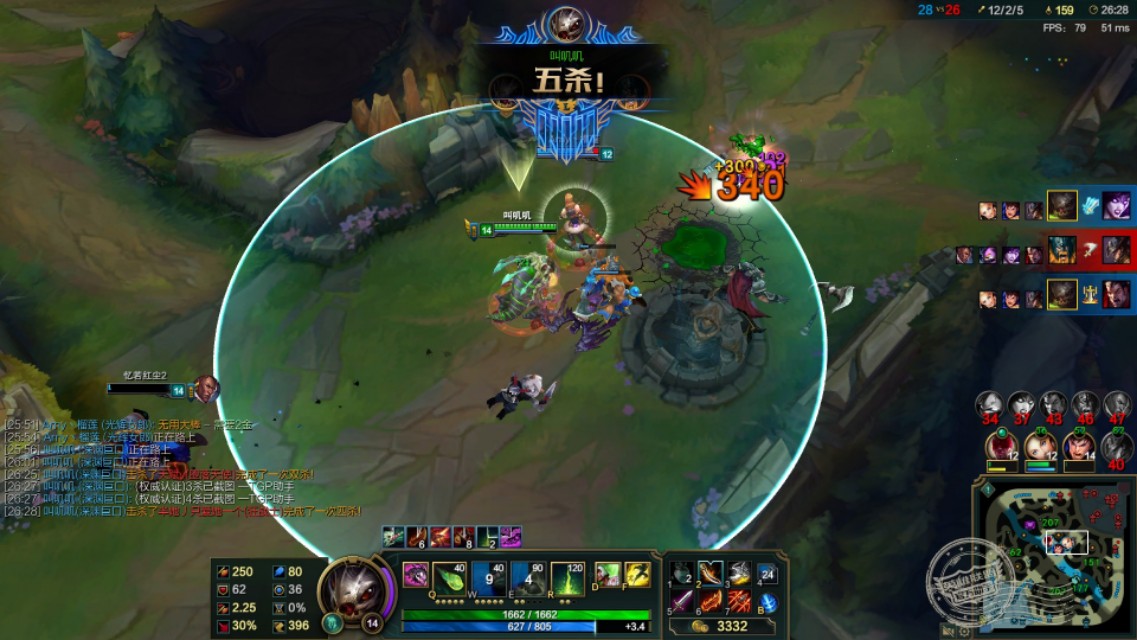Open the shop via the 3332 gold button
Screen dimensions: 1137x640
(x=723, y=625)
